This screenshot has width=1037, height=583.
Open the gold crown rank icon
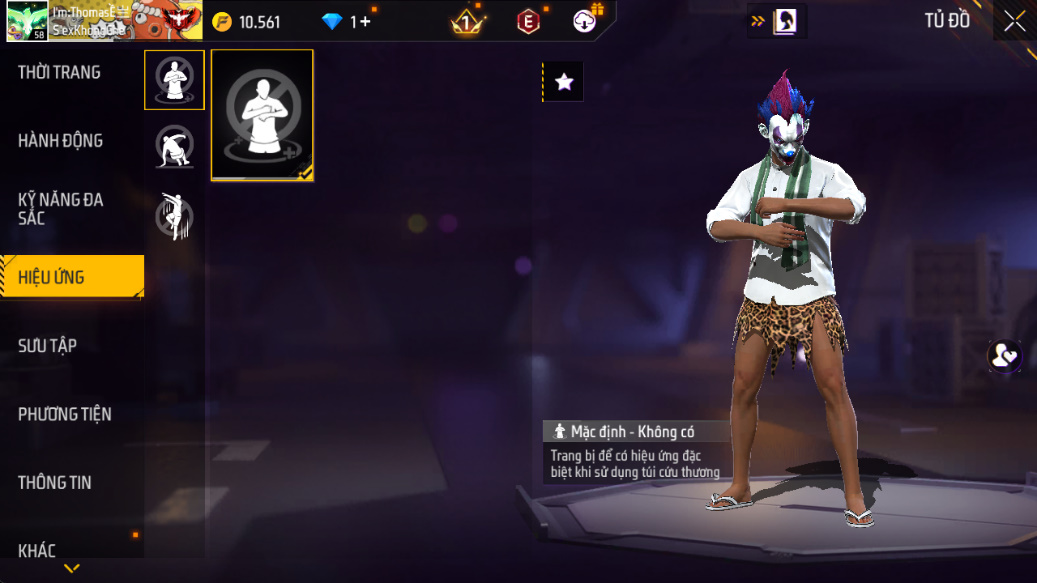point(466,21)
